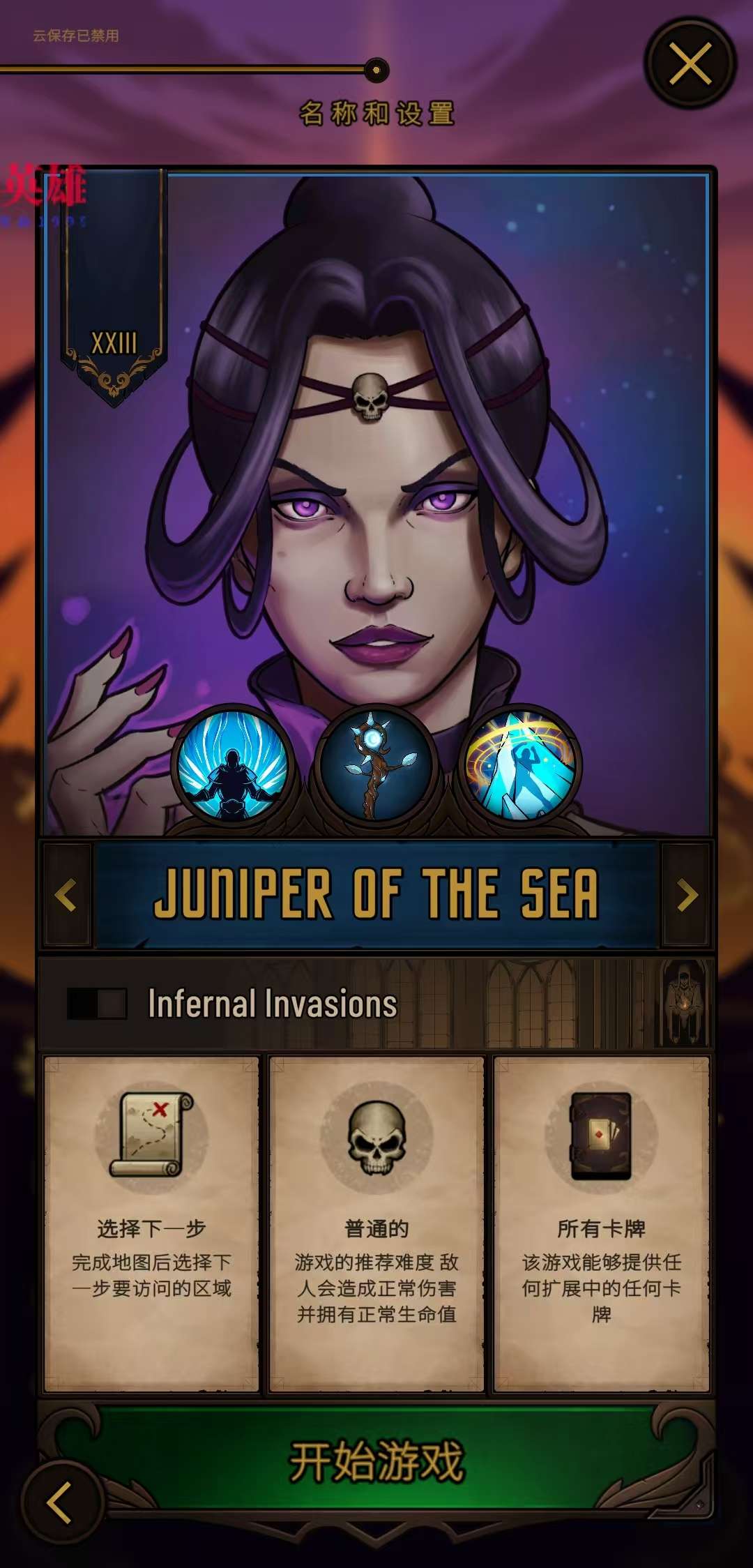Switch to the next hero with right arrow
The height and width of the screenshot is (1568, 753).
[x=687, y=895]
